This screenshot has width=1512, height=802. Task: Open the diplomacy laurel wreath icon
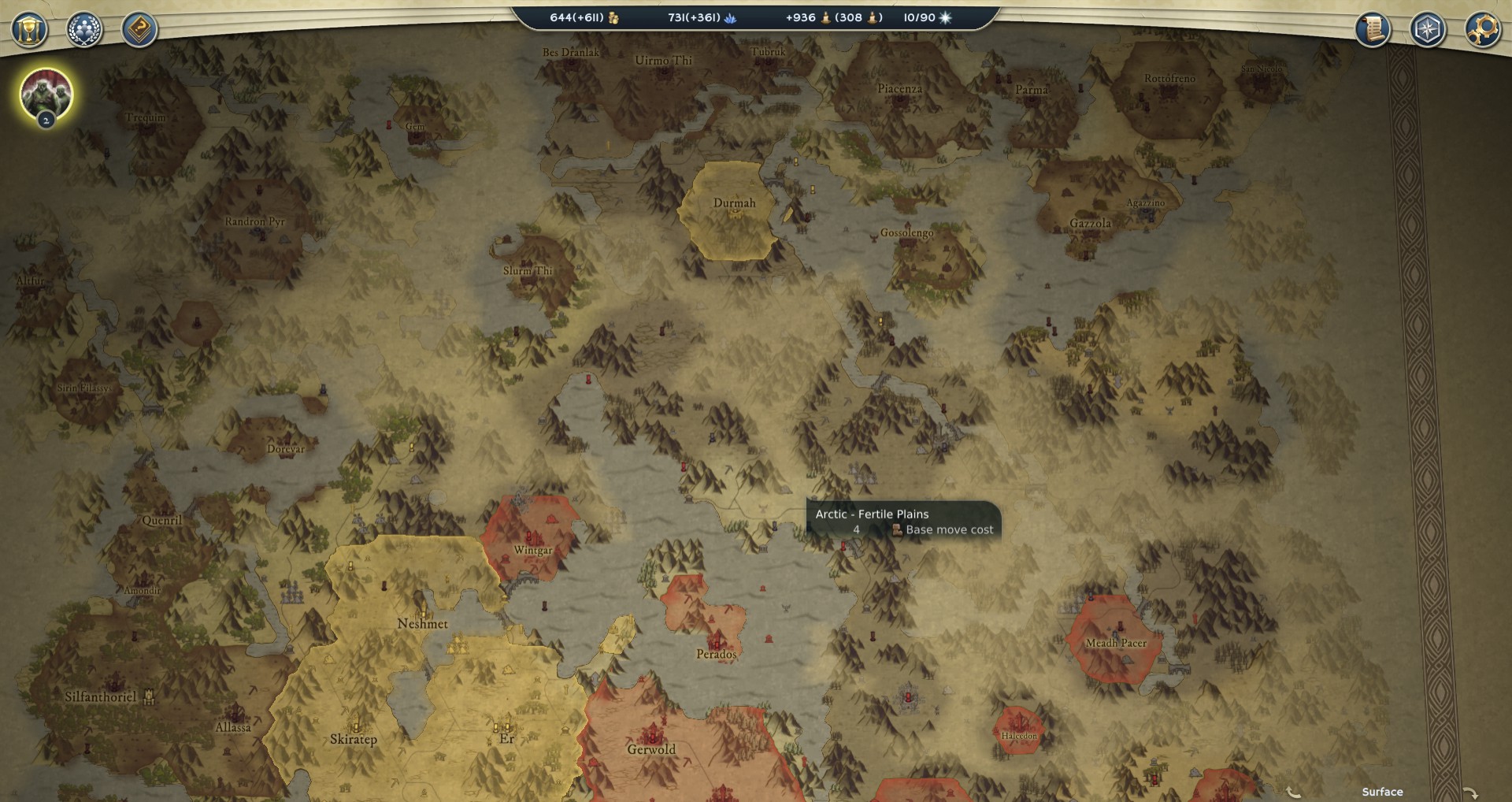click(84, 31)
